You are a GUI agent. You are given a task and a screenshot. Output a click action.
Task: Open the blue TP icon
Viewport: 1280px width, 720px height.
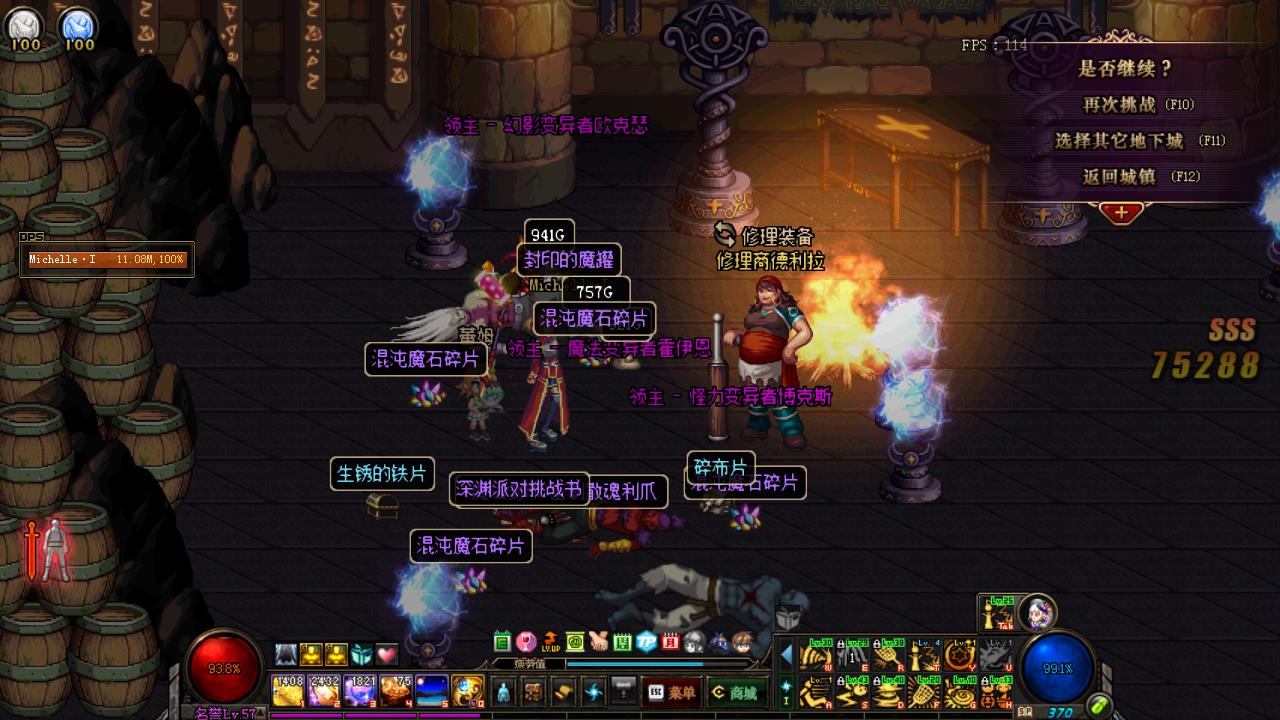[x=647, y=642]
